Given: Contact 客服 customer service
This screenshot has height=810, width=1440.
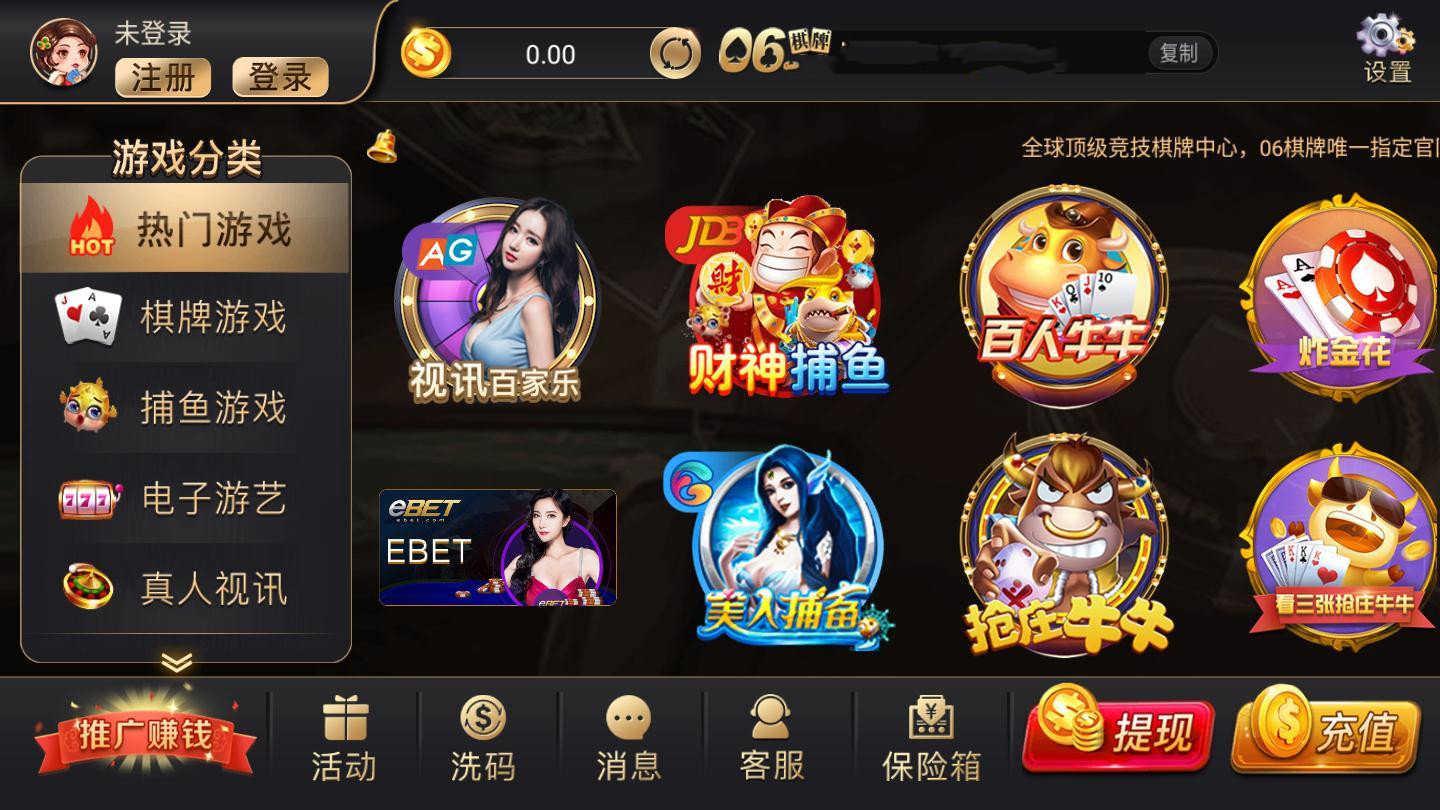Looking at the screenshot, I should pyautogui.click(x=769, y=730).
